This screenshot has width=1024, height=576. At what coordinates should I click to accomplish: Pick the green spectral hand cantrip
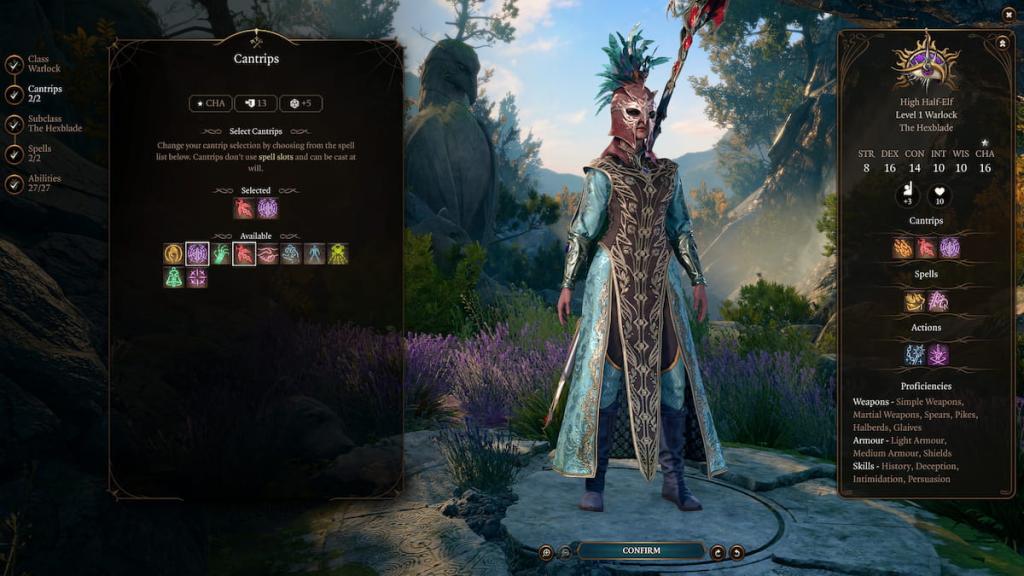pos(220,254)
